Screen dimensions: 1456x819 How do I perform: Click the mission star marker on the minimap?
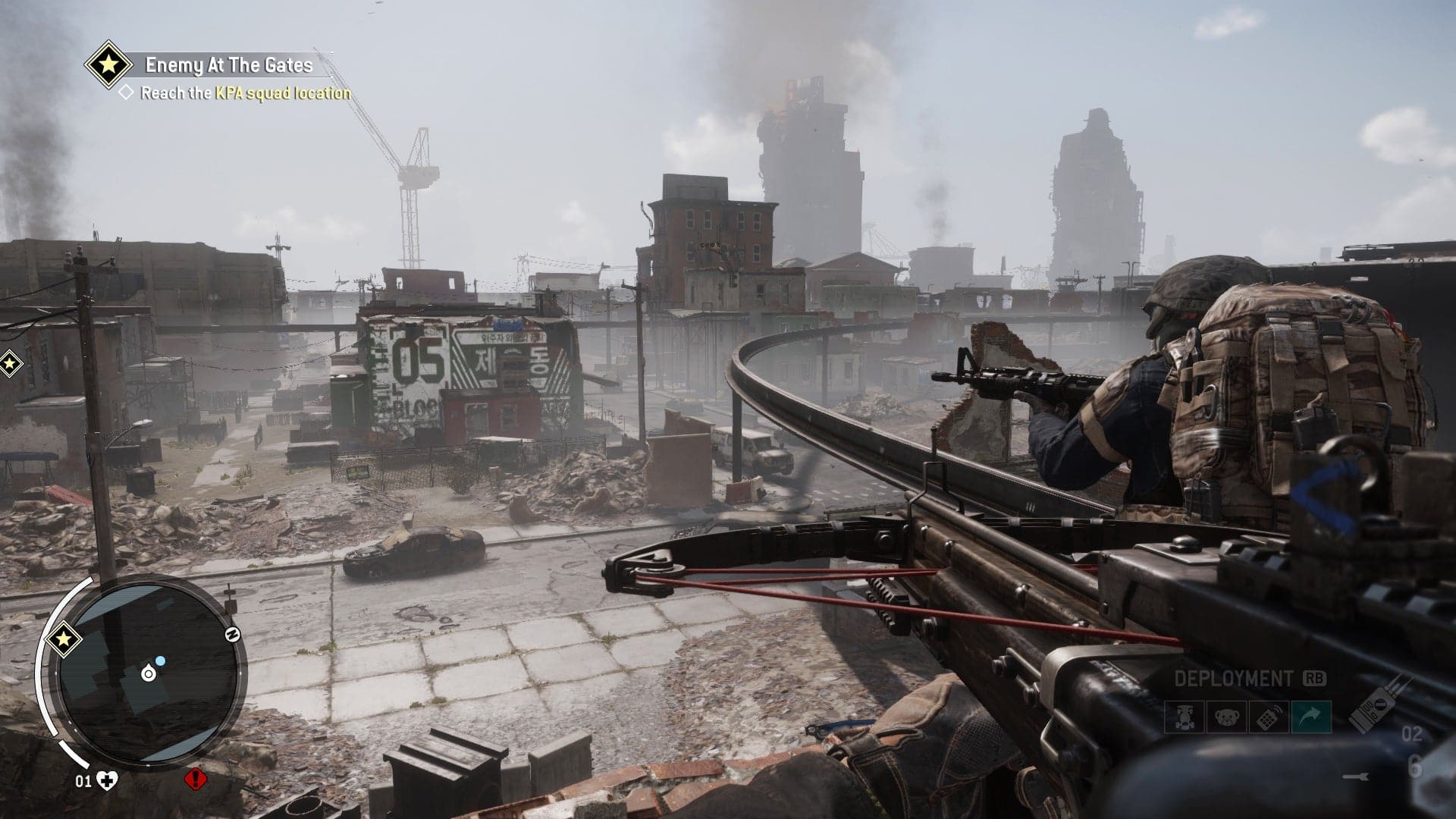[x=63, y=639]
